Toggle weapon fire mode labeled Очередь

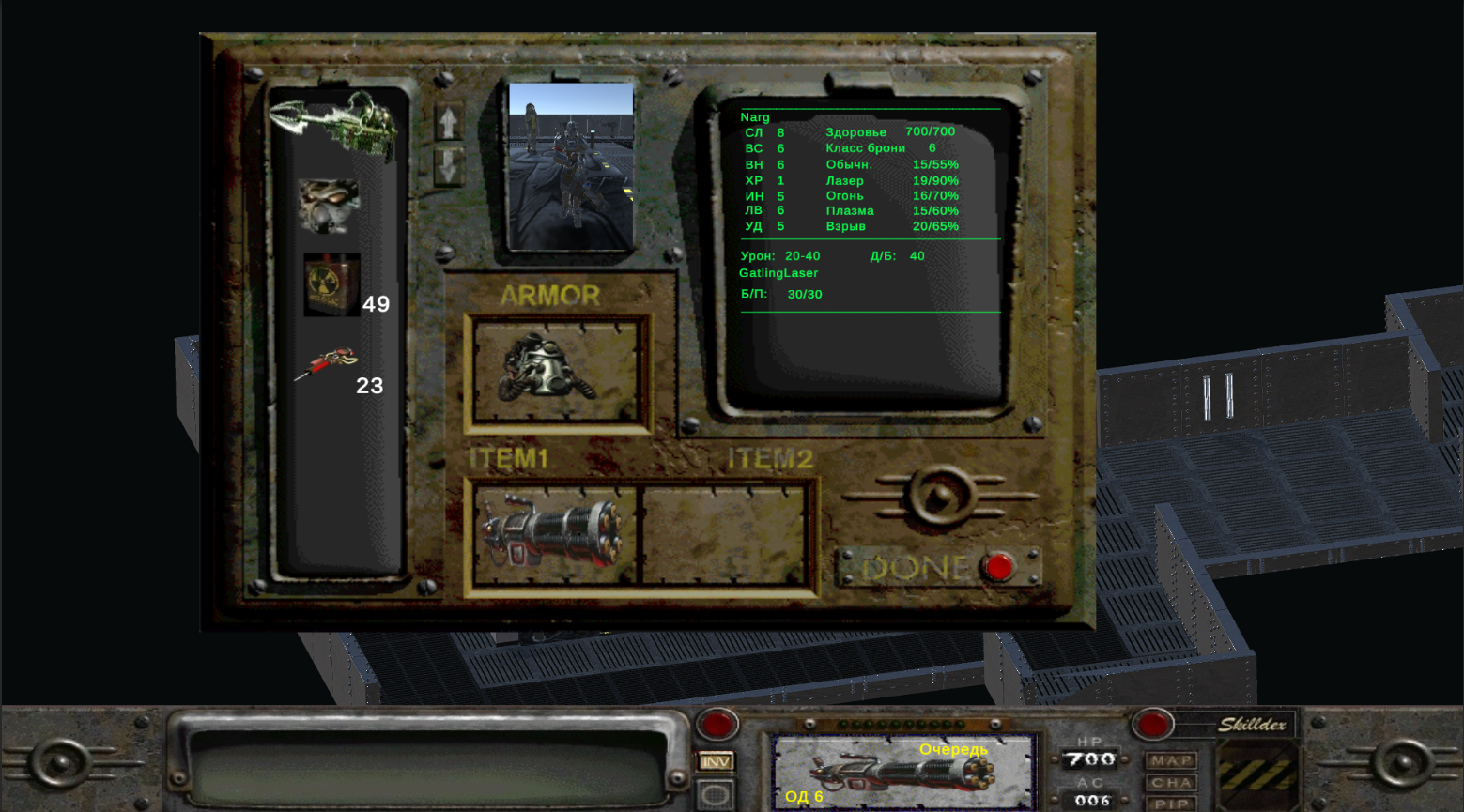(952, 750)
